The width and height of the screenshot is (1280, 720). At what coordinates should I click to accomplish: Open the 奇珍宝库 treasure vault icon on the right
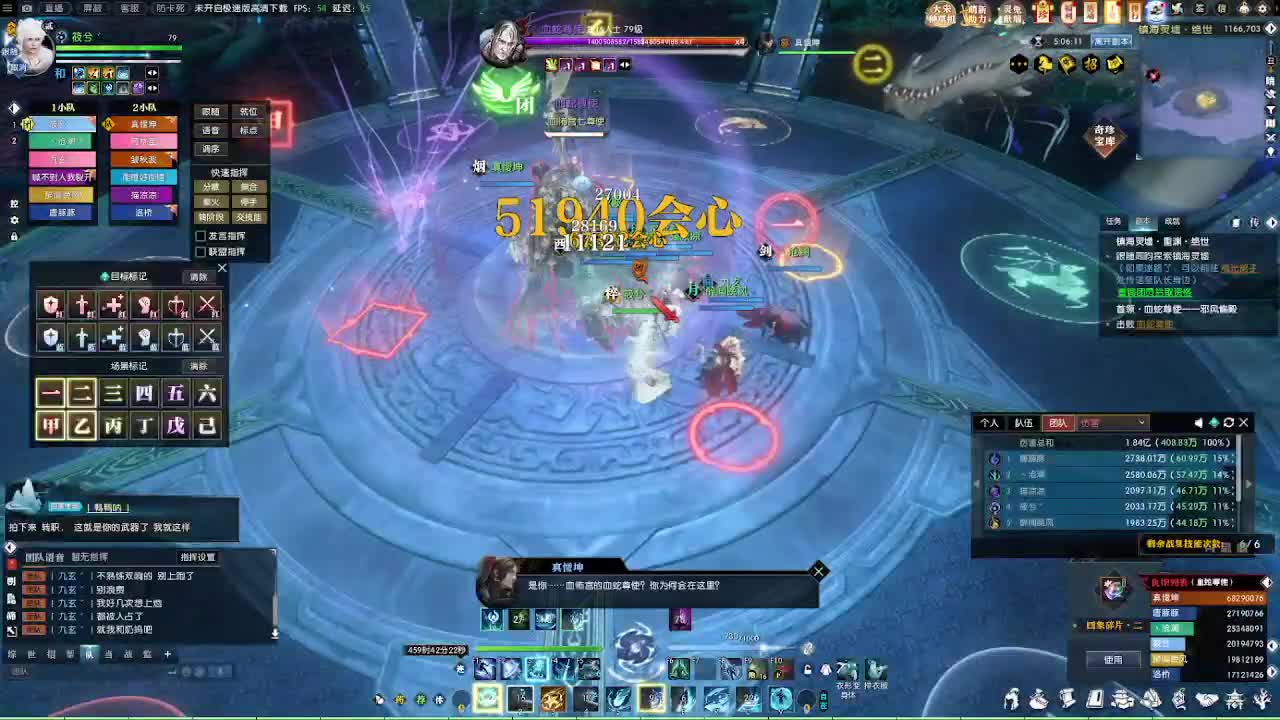1105,136
